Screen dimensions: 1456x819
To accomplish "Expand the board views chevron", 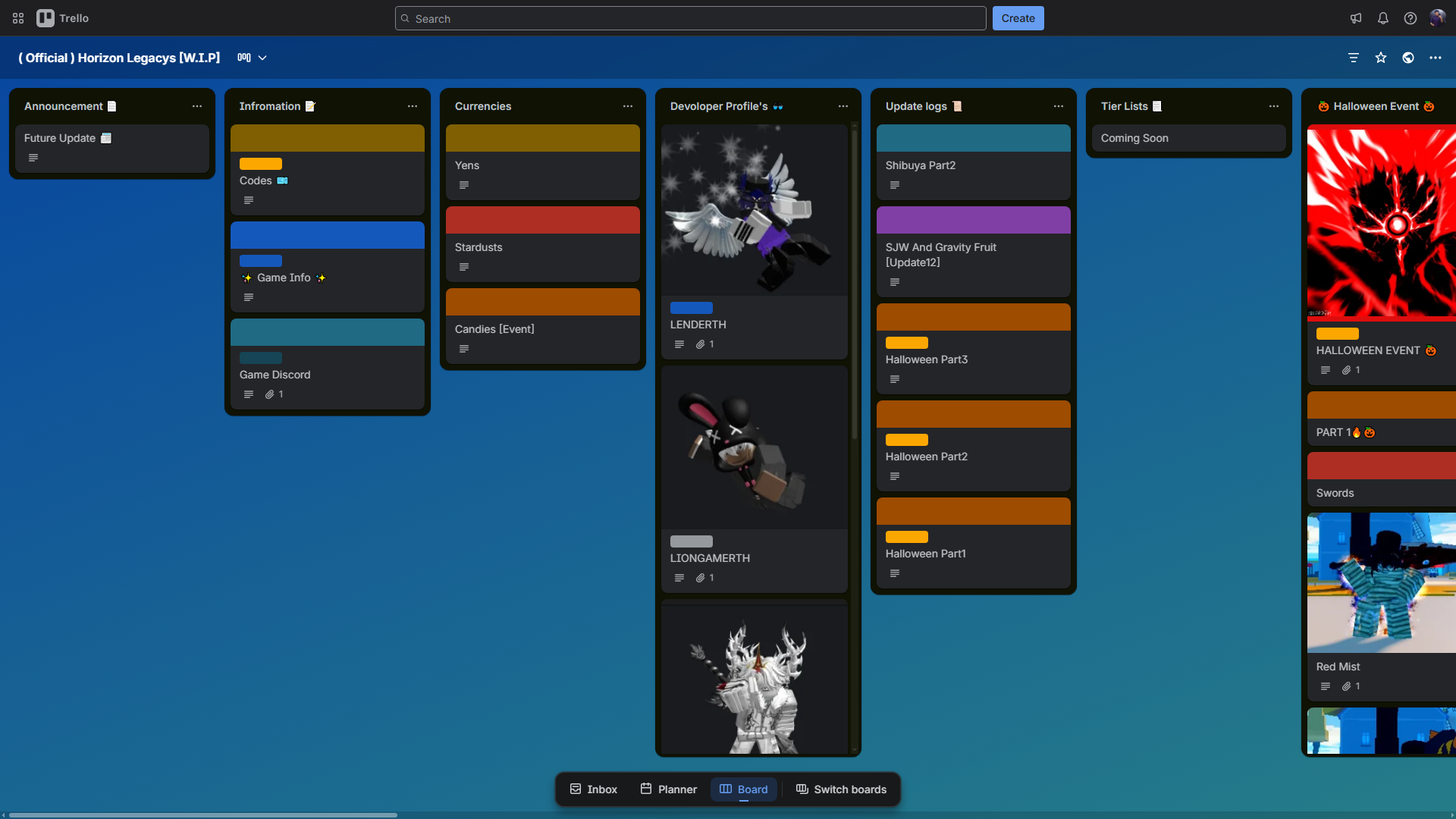I will click(x=262, y=58).
